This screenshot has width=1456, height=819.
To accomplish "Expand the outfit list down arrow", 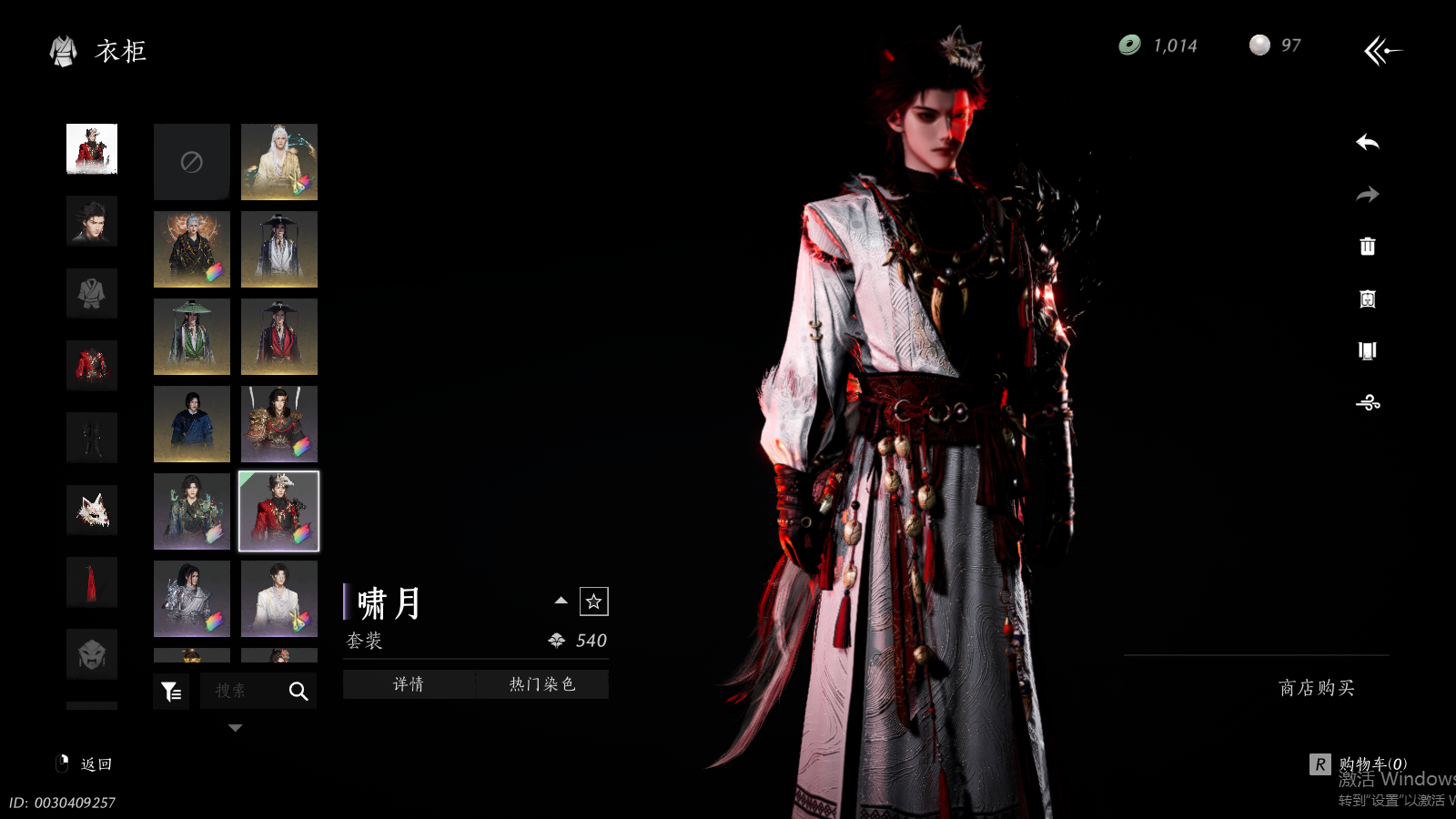I will pos(236,728).
